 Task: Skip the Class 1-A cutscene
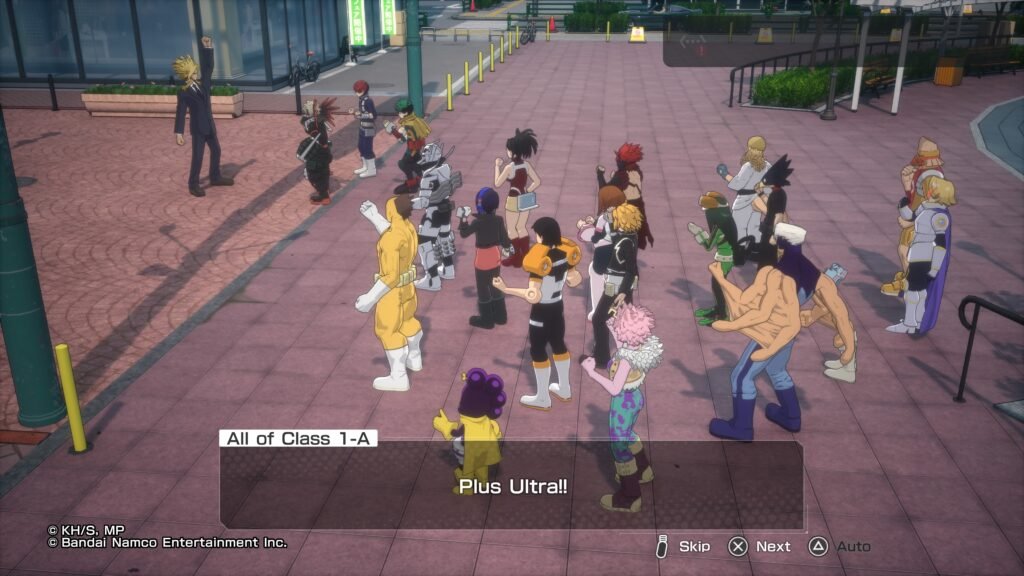click(x=683, y=547)
